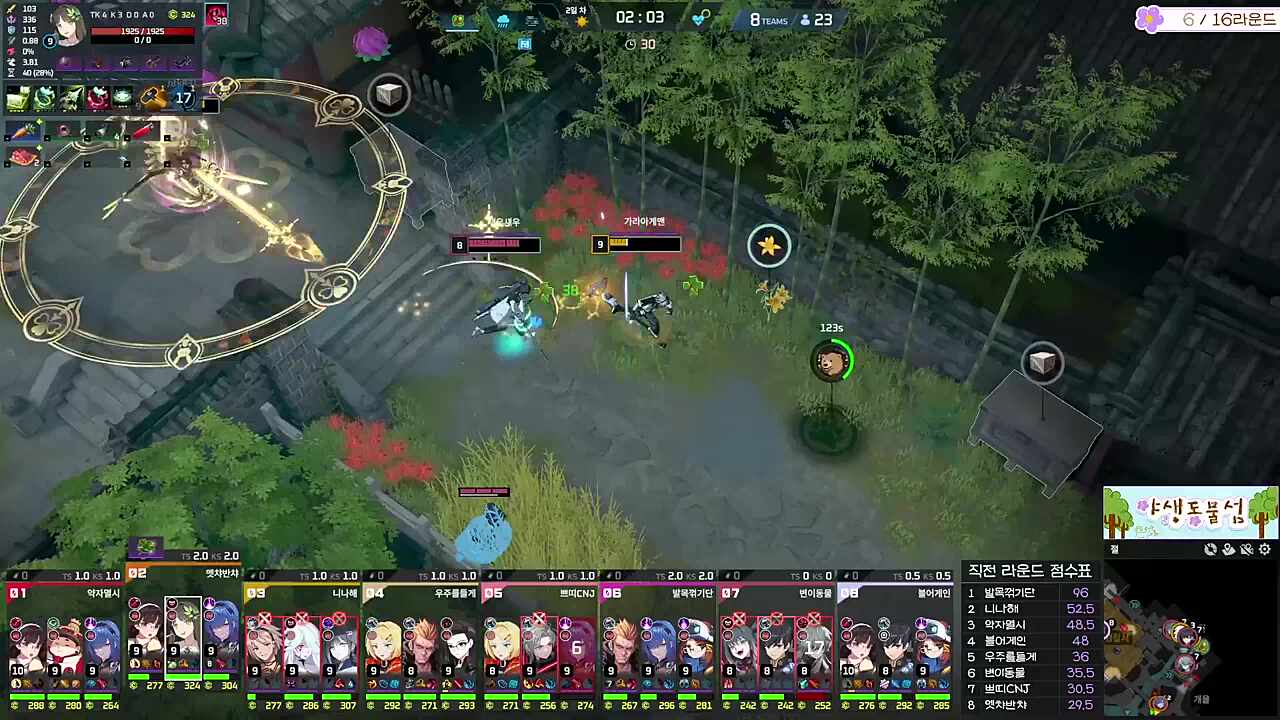Viewport: 1280px width, 720px height.
Task: Toggle the ping mute icon above the minimap
Action: coord(1246,549)
